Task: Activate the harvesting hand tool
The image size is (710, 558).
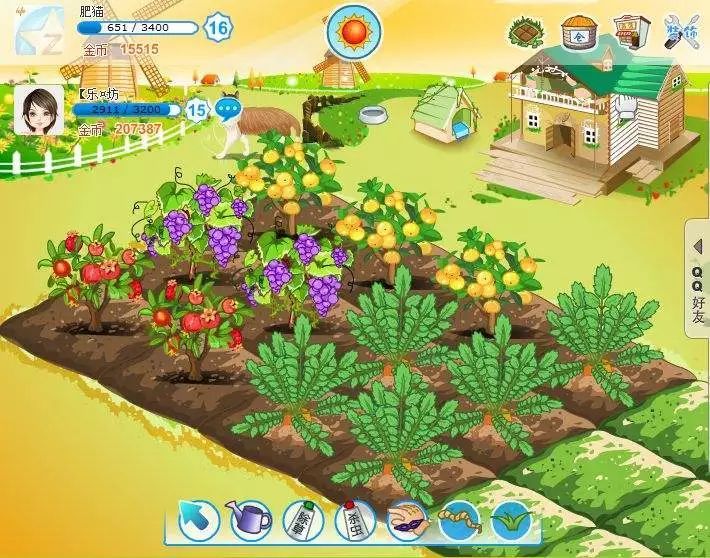Action: click(407, 520)
